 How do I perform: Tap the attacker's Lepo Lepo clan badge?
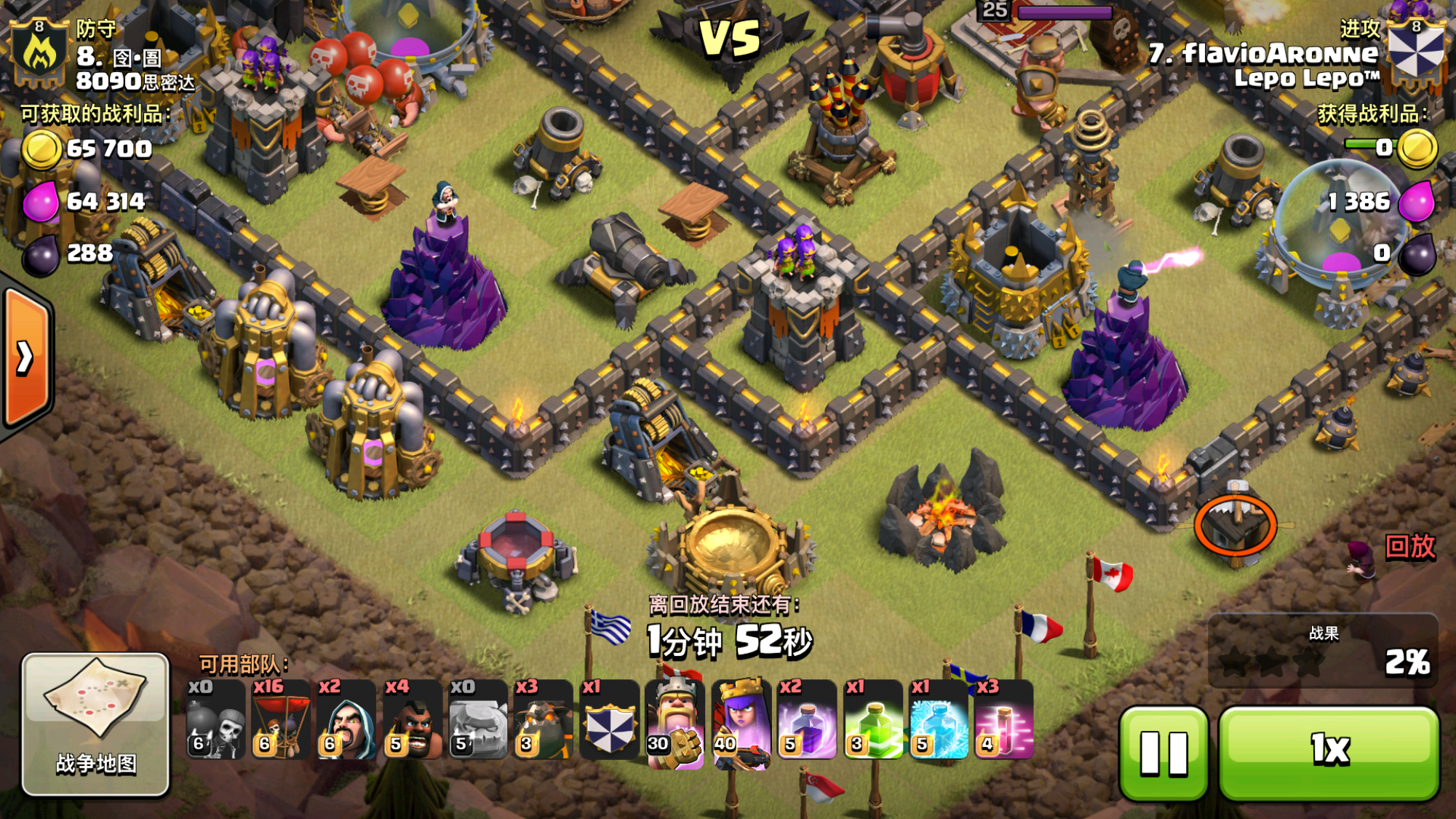coord(1415,50)
